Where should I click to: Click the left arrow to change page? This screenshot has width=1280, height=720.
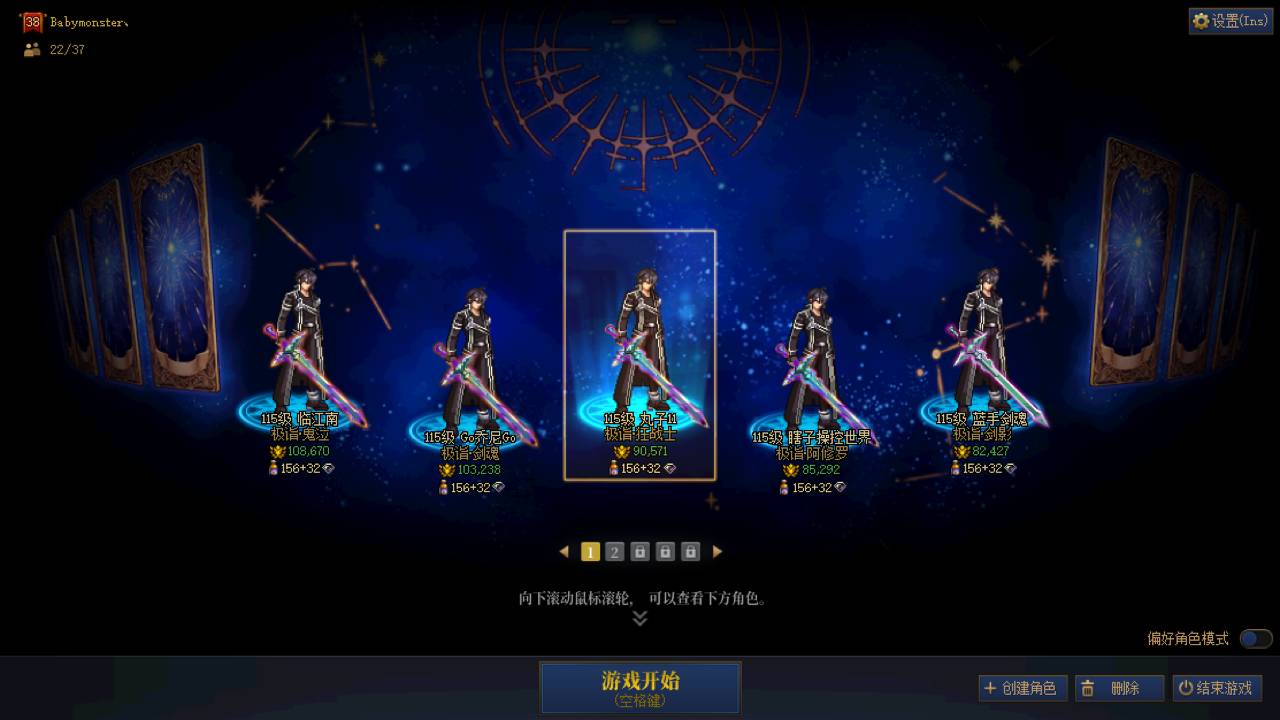[x=564, y=551]
